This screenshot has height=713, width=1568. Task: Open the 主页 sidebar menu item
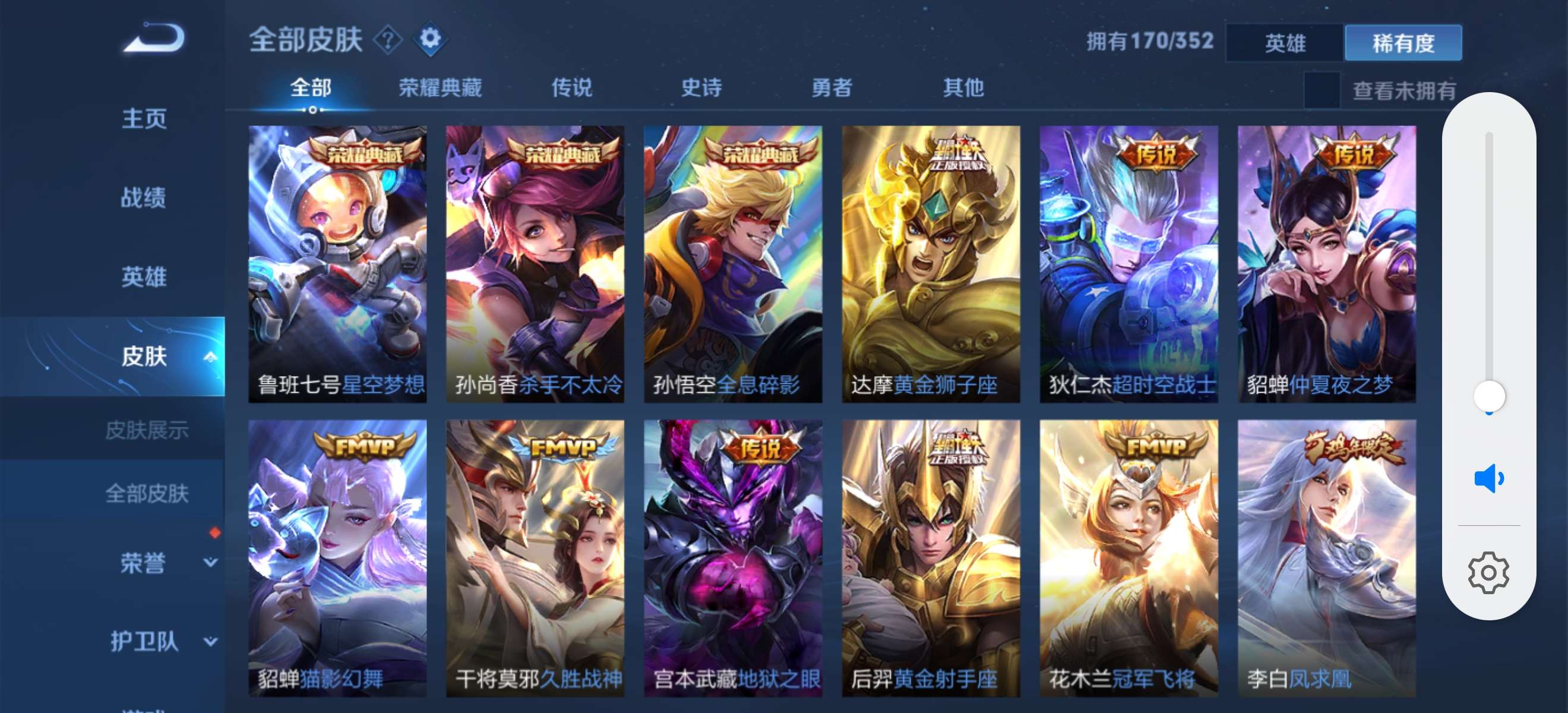(144, 119)
